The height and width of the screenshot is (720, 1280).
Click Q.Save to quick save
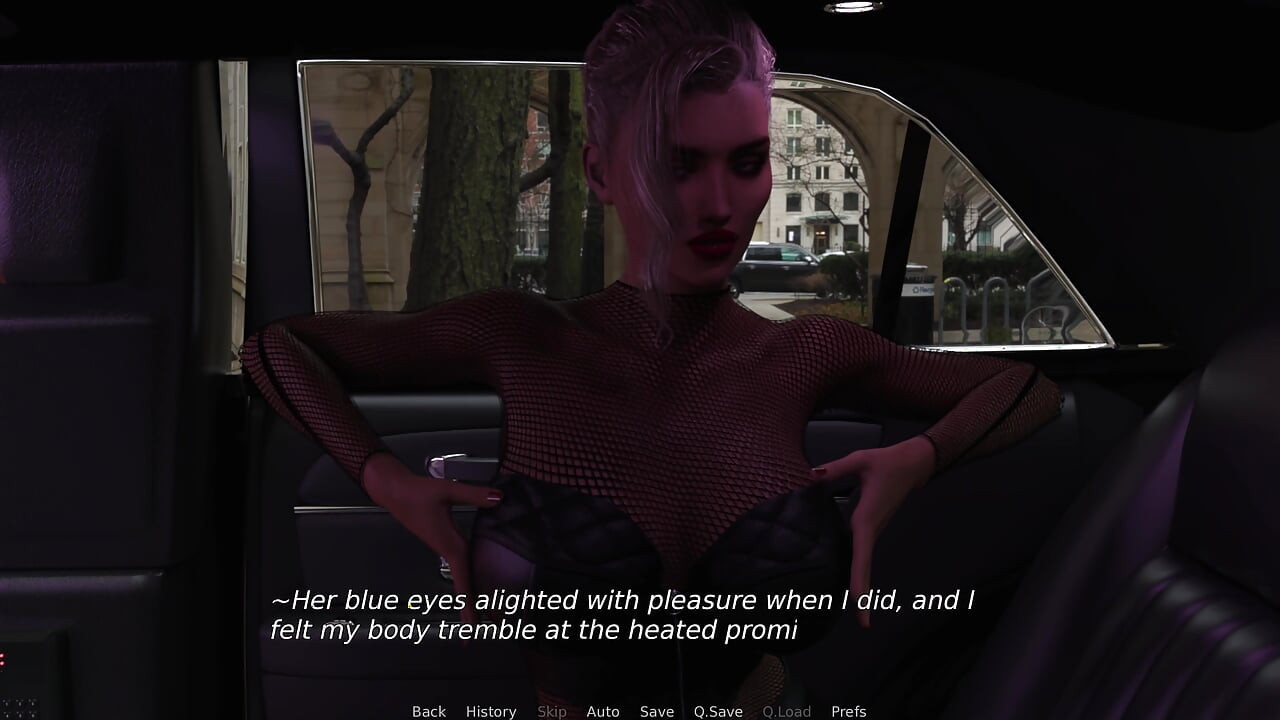tap(718, 711)
